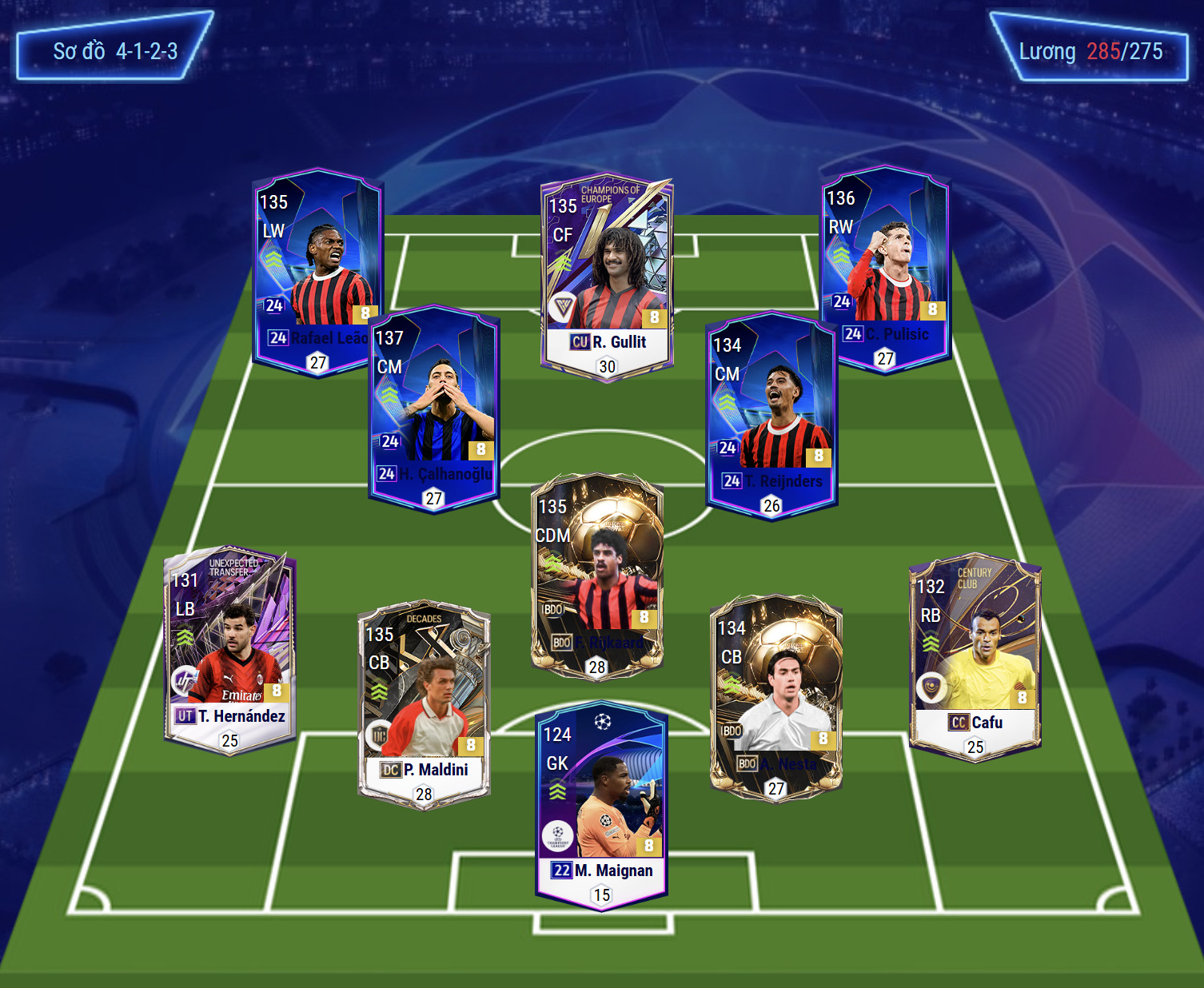Screen dimensions: 1204x988
Task: Select H. Çalhanoğlu's CM card
Action: click(x=434, y=408)
